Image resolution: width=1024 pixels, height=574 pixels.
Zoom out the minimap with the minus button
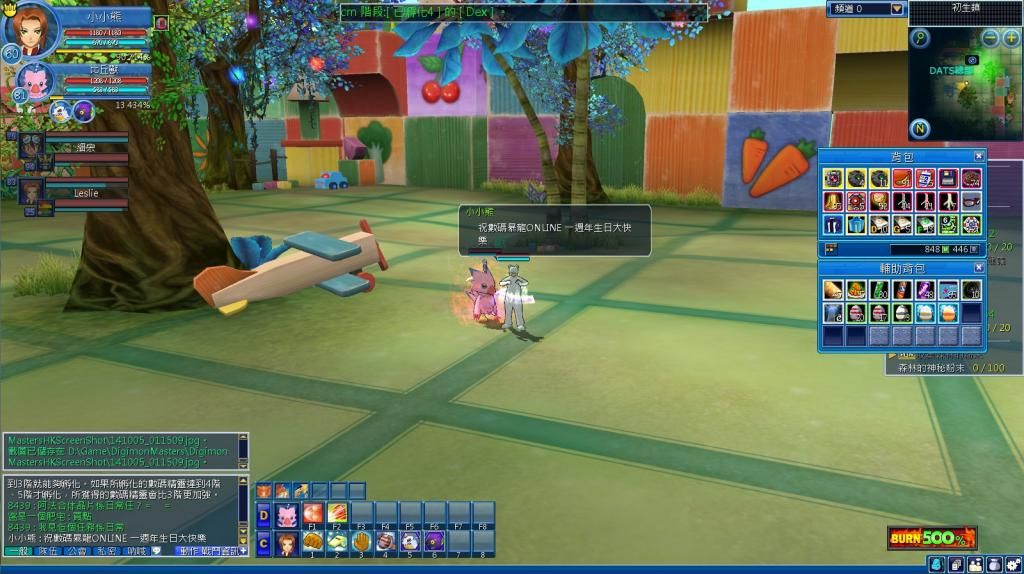click(x=990, y=38)
